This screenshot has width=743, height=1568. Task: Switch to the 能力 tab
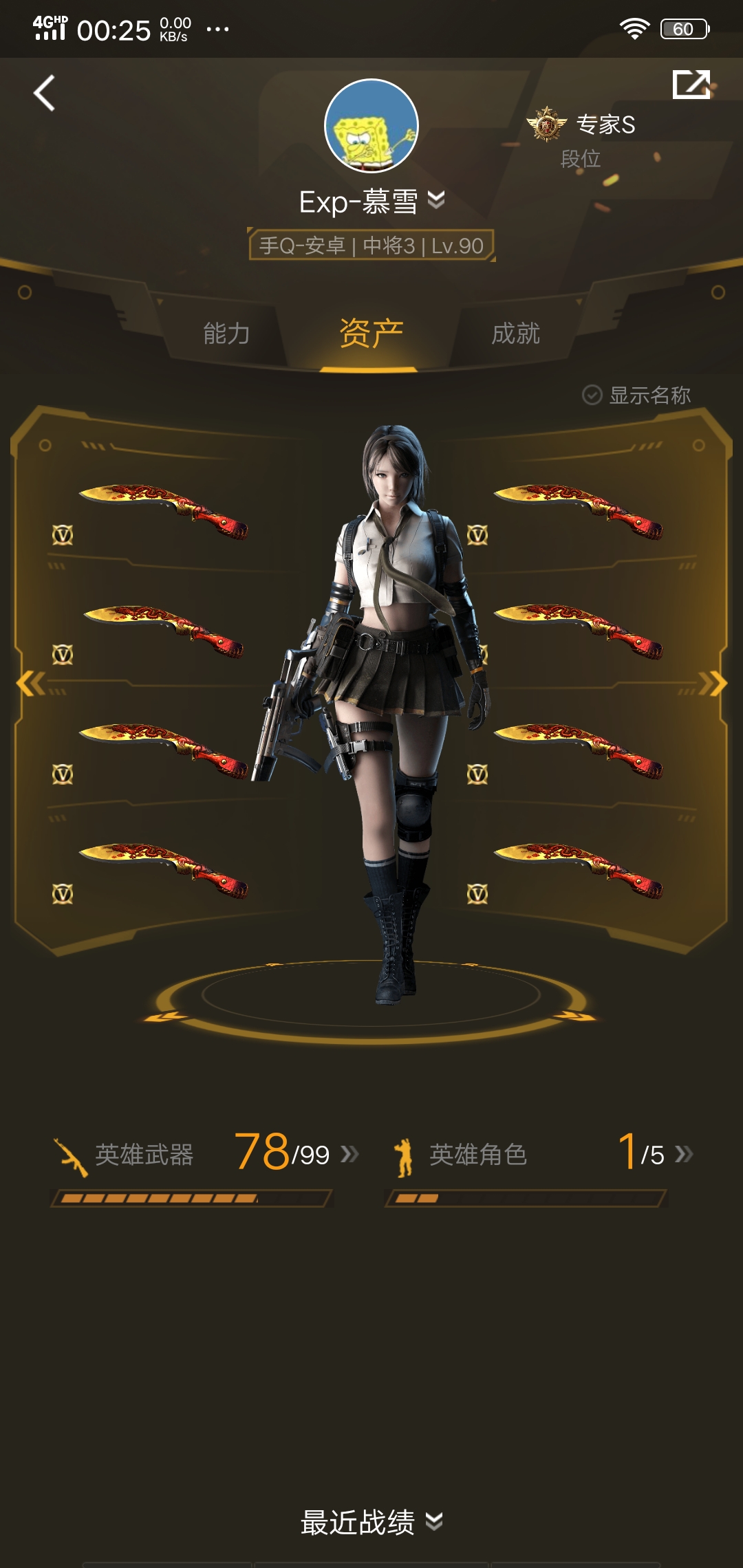click(x=226, y=334)
